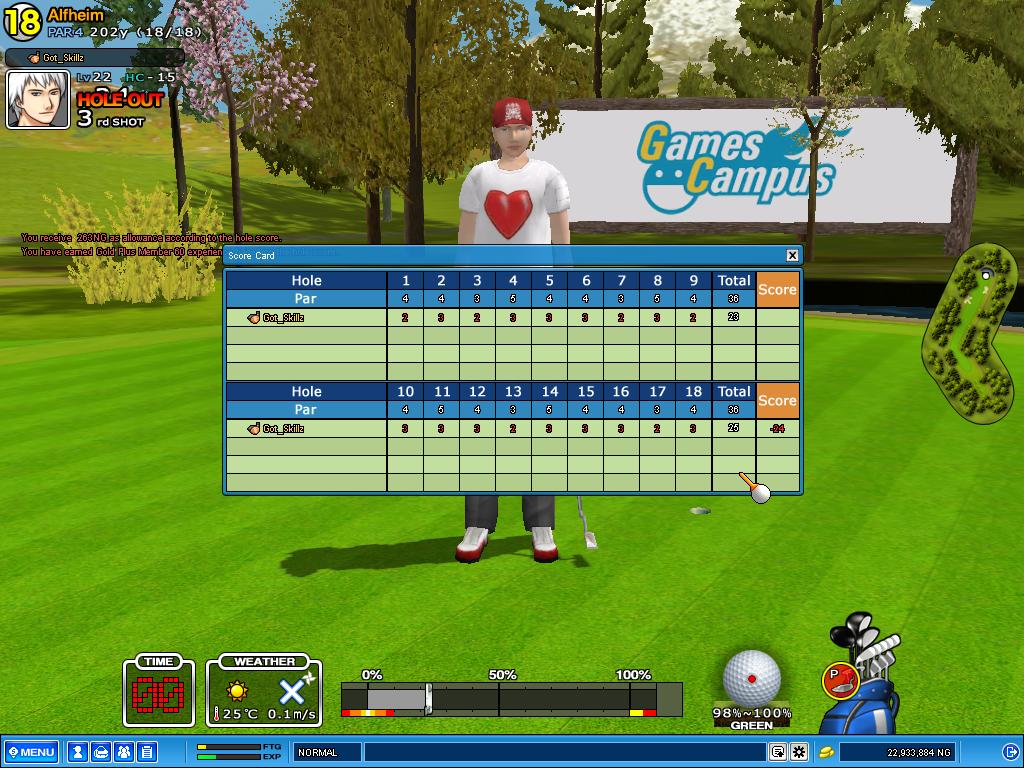Screen dimensions: 1024x768
Task: Click the chat input bar
Action: [565, 752]
